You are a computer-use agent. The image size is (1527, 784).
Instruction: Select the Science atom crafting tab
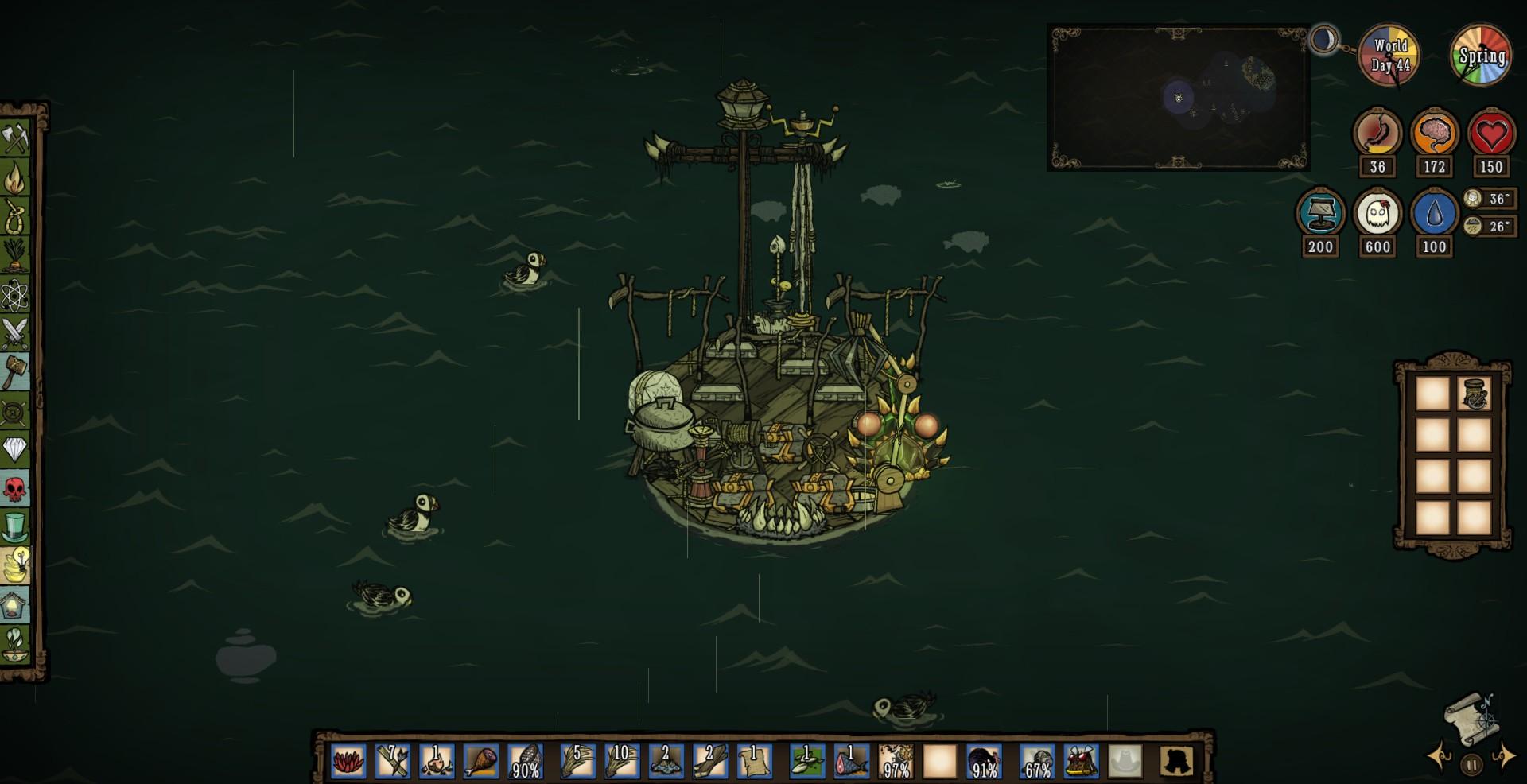coord(15,296)
